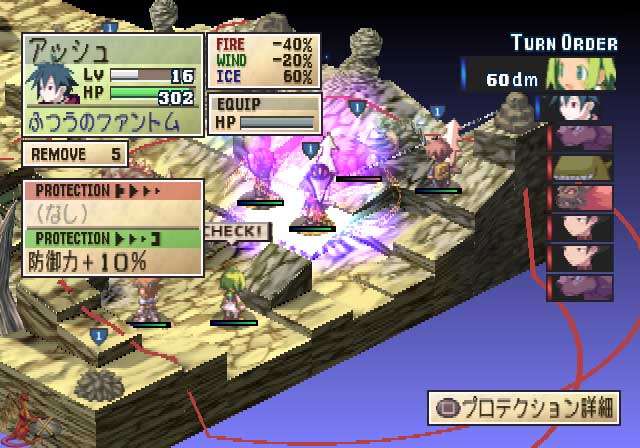Open the EQUIP panel
The height and width of the screenshot is (448, 640).
click(263, 113)
